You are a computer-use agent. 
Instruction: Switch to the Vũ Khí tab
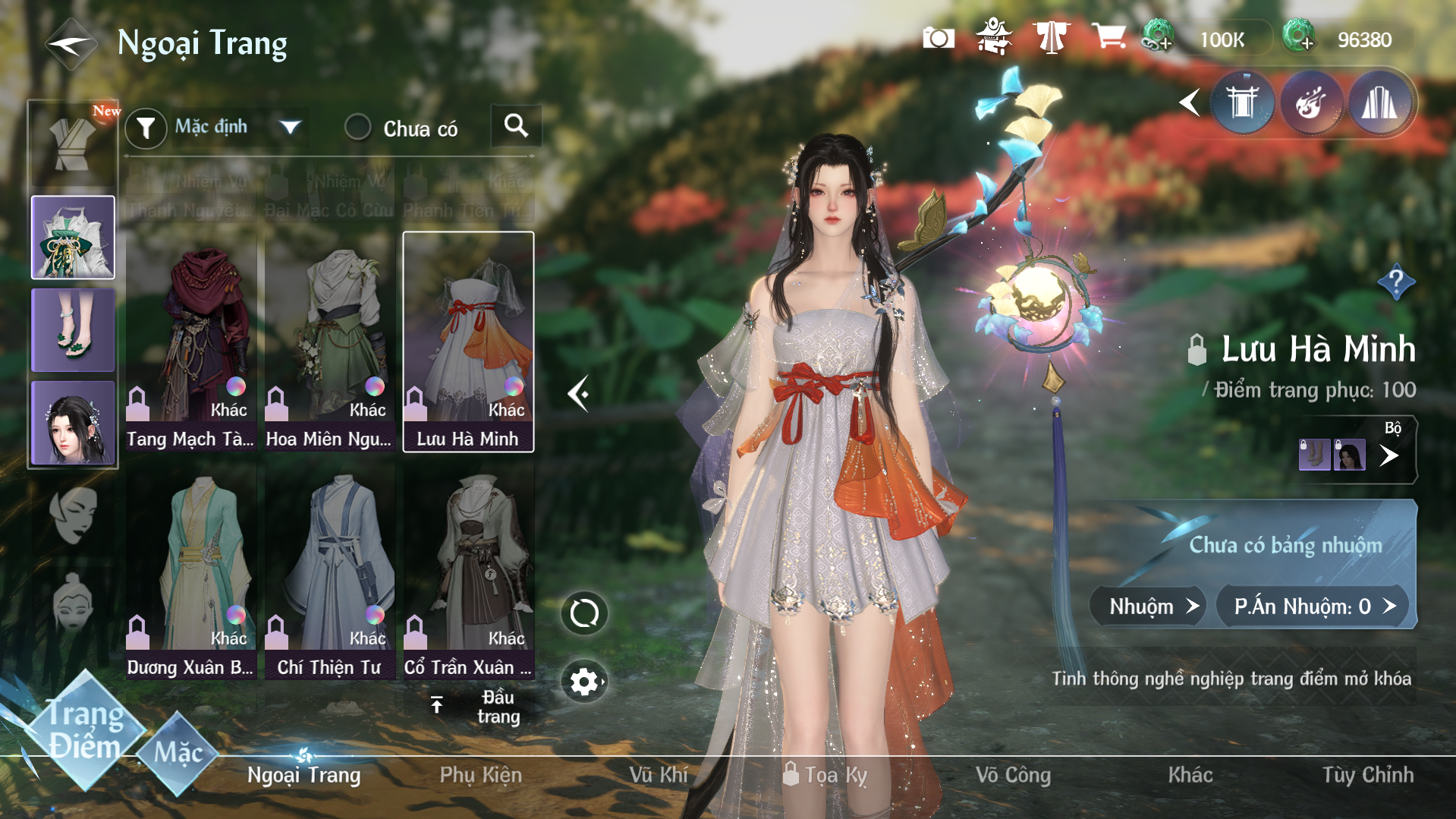(658, 775)
